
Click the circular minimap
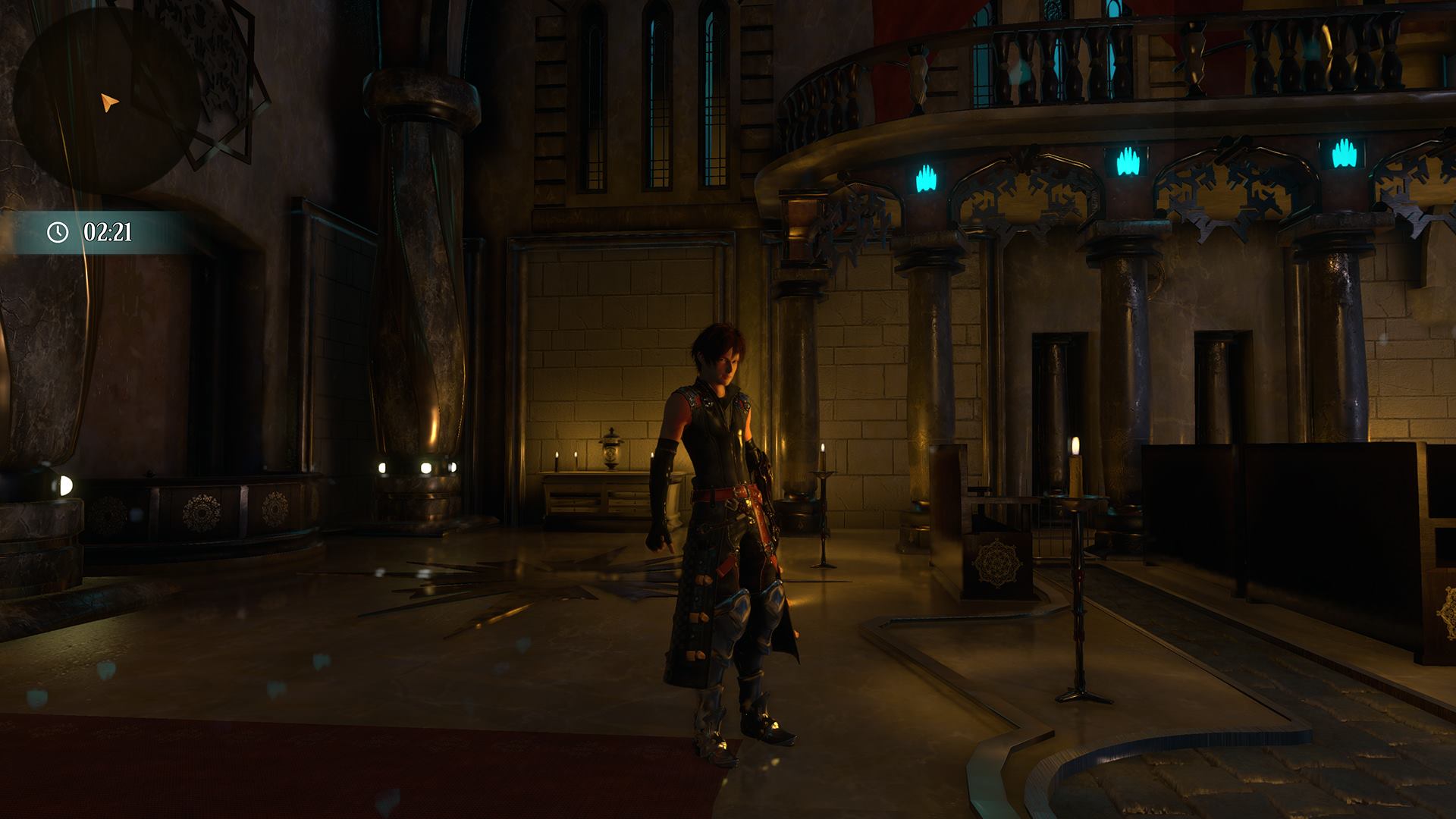coord(107,102)
